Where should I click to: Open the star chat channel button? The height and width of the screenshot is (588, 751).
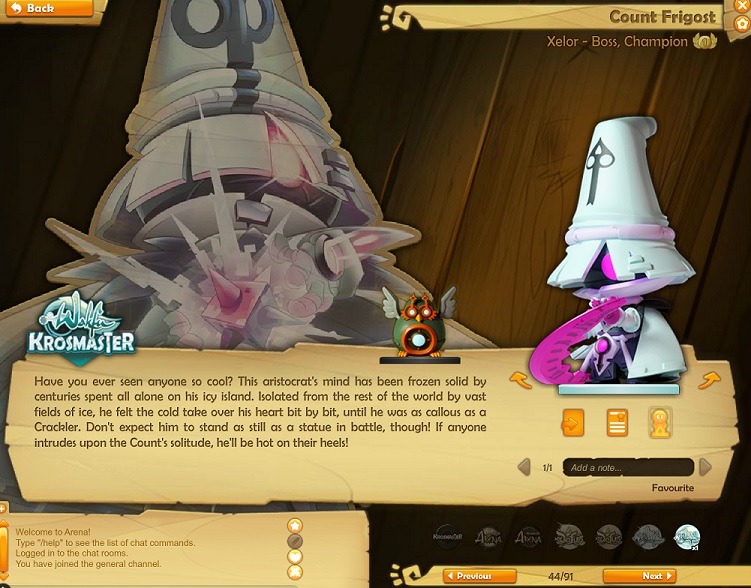coord(295,526)
